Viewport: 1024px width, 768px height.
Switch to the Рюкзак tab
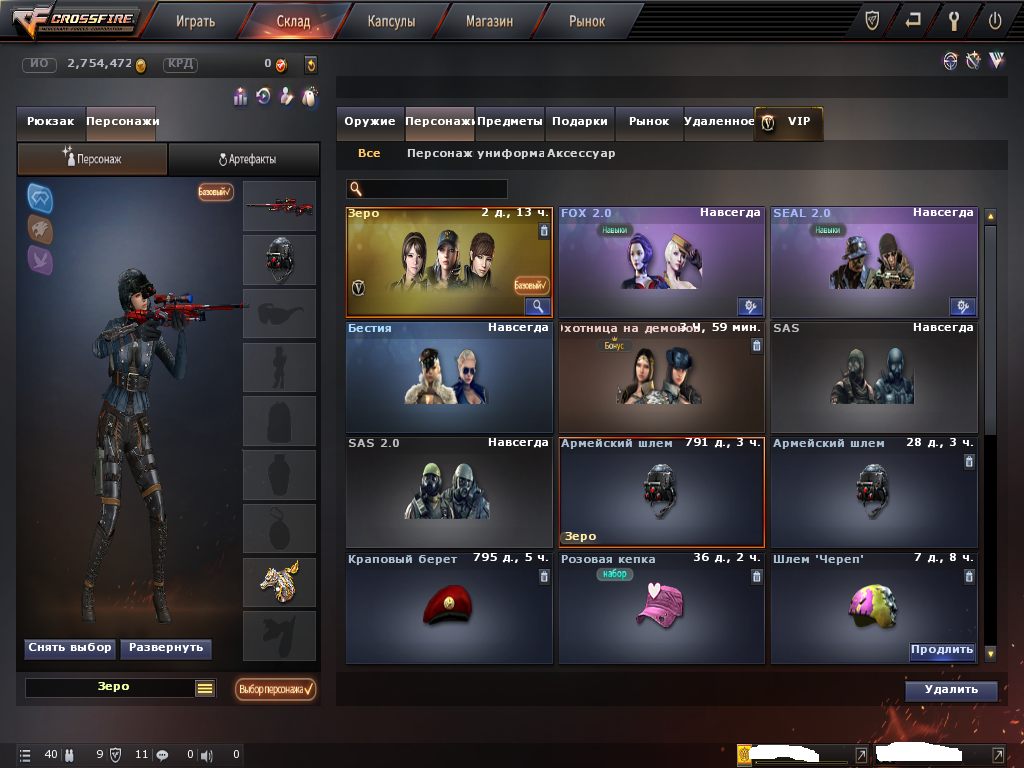click(x=51, y=121)
